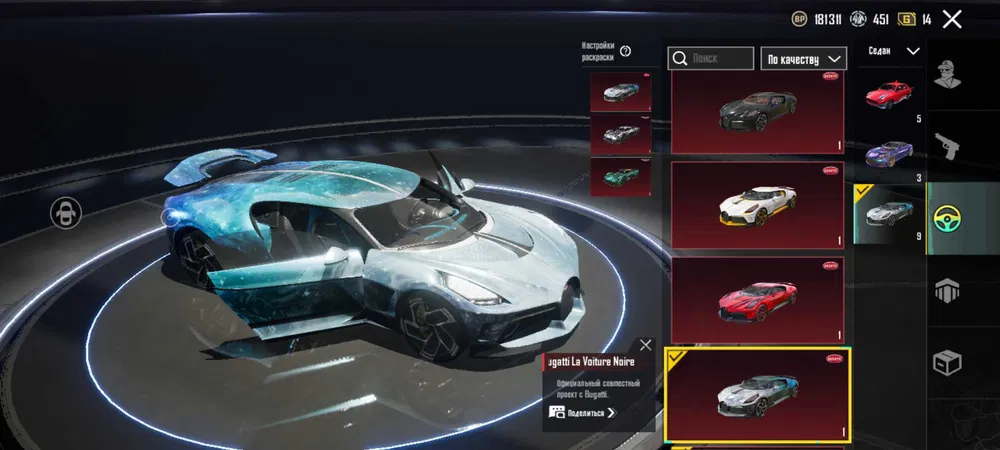Select the red sedan in the side list
The height and width of the screenshot is (450, 1000).
click(889, 96)
